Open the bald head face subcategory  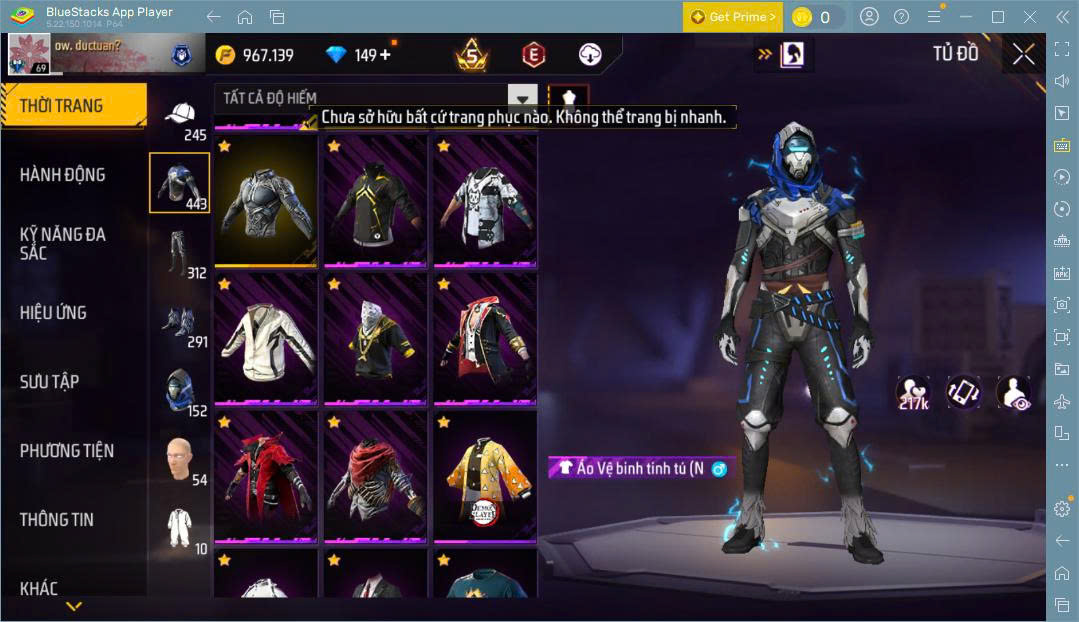[x=179, y=458]
